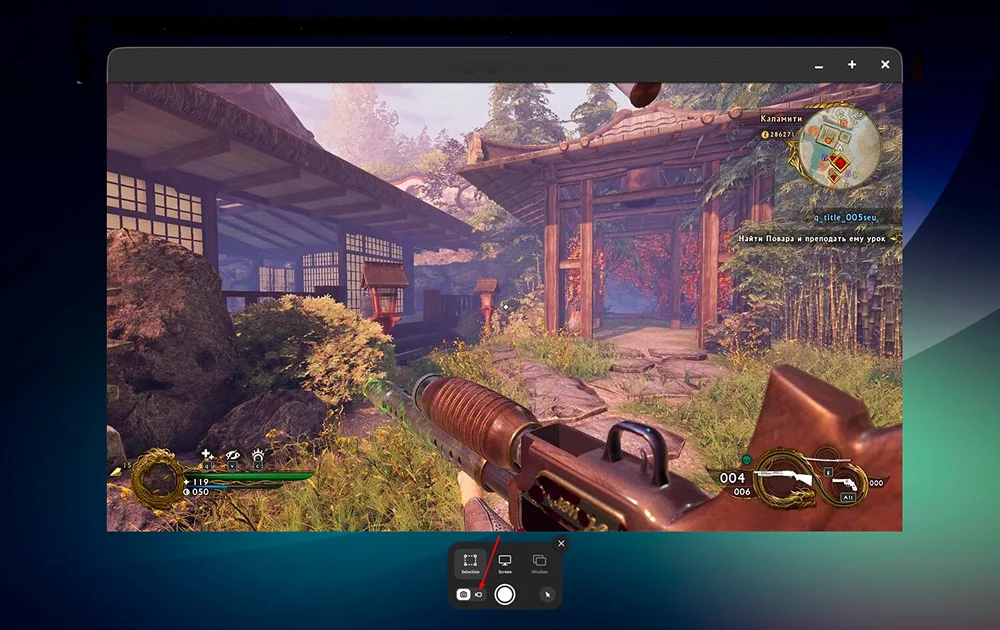
Task: Open the circular minimap
Action: click(x=839, y=146)
